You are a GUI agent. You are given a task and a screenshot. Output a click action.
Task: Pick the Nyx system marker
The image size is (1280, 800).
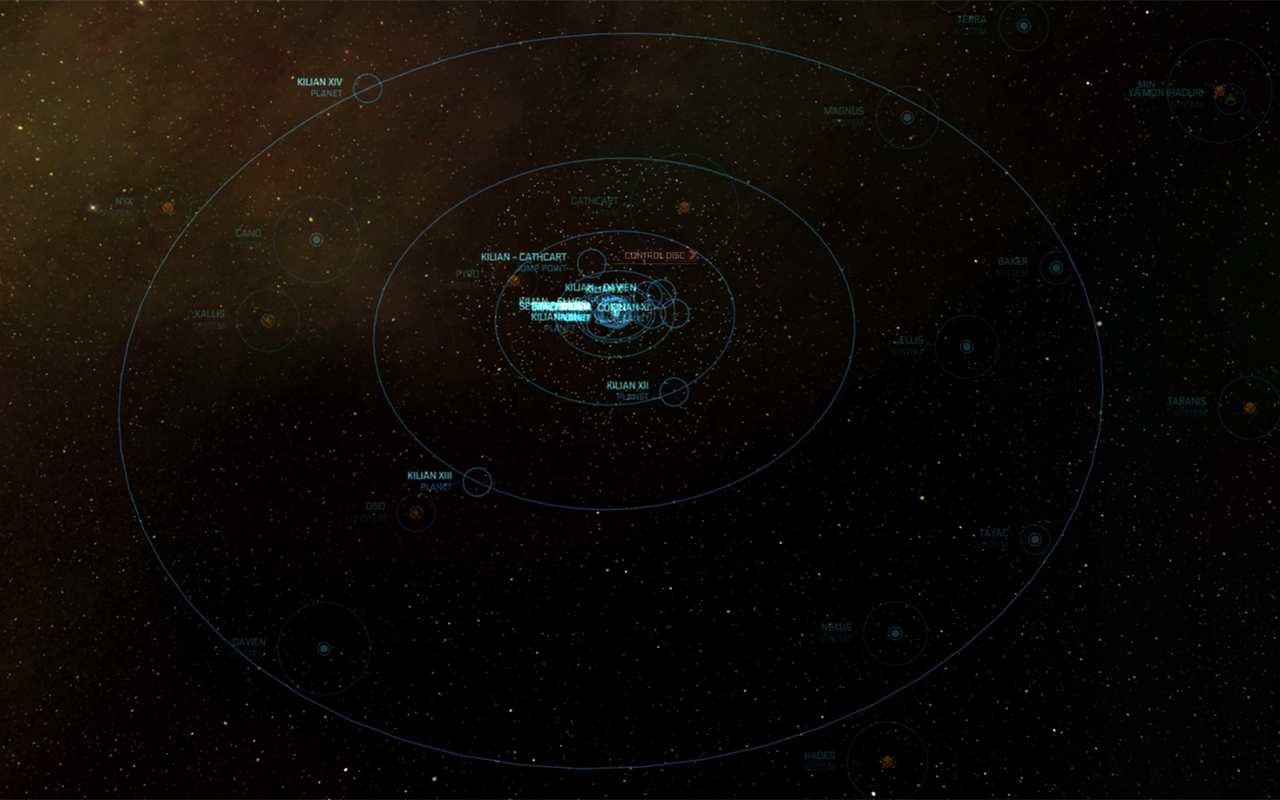tap(168, 207)
